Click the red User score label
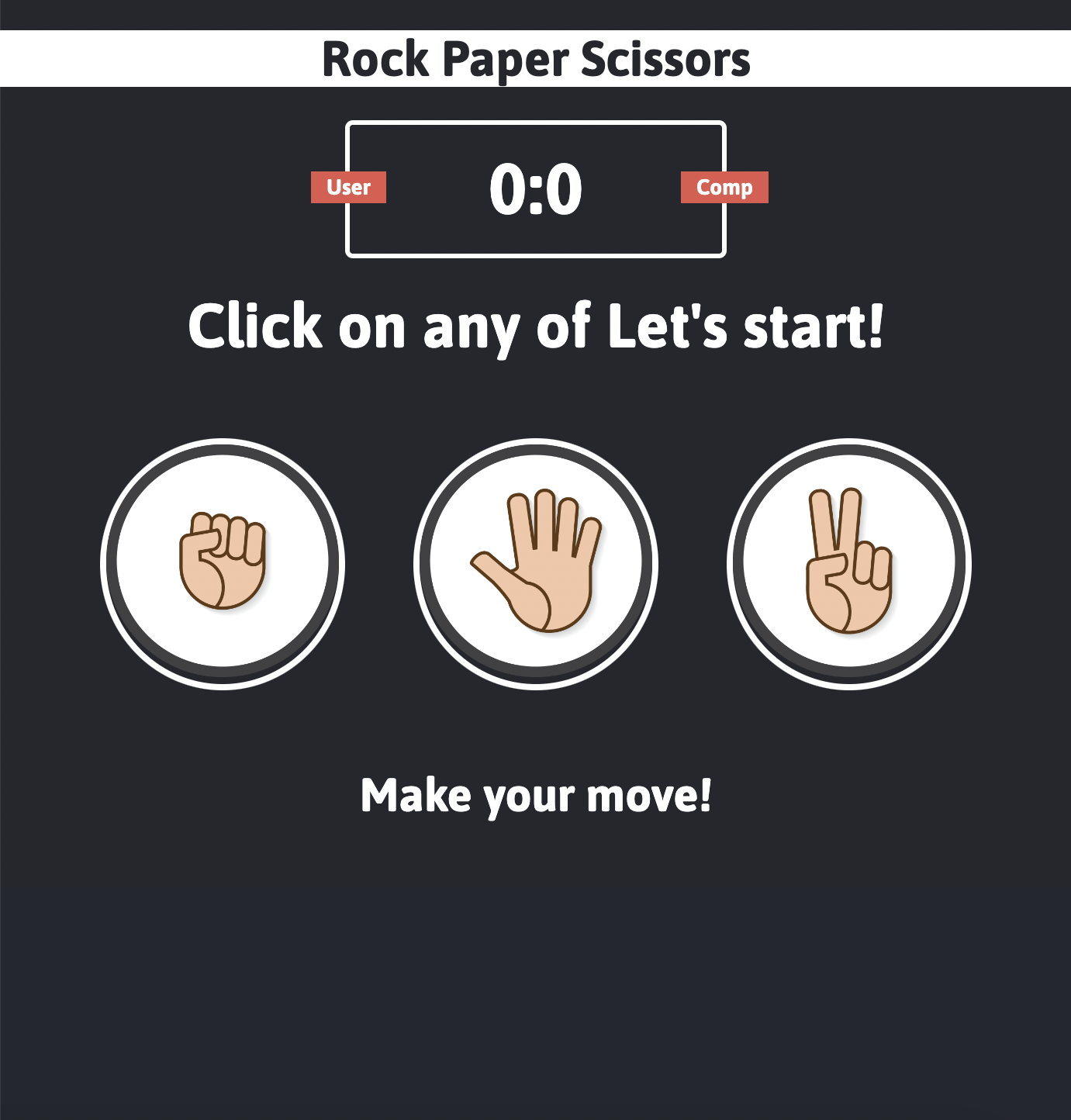 click(x=348, y=186)
